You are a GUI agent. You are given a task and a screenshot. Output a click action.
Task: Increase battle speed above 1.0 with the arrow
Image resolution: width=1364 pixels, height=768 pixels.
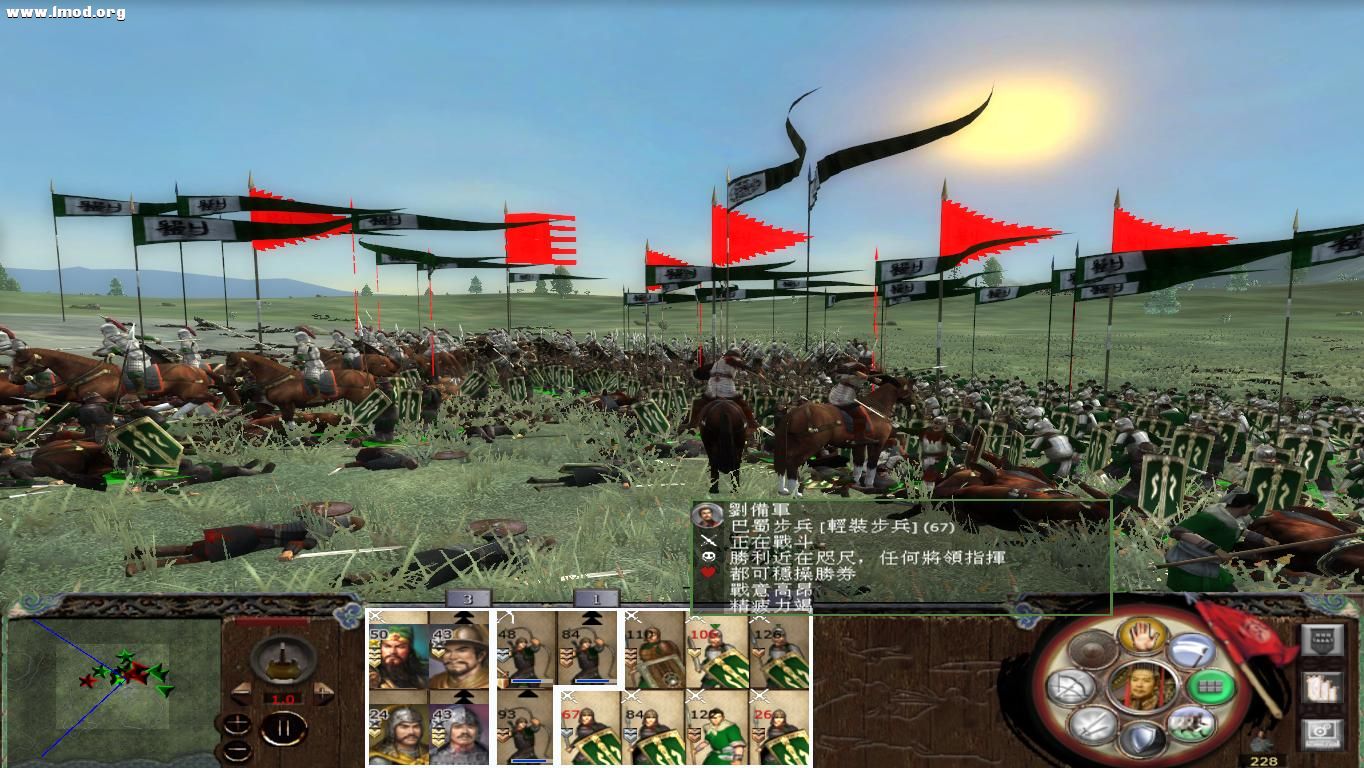pyautogui.click(x=323, y=692)
